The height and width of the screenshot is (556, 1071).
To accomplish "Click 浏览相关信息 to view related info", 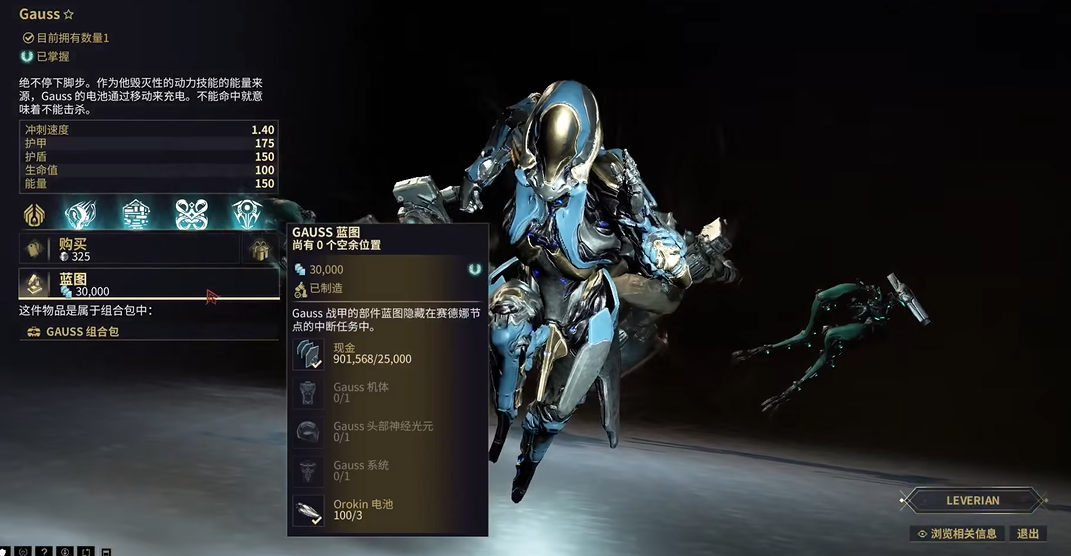I will click(x=957, y=534).
